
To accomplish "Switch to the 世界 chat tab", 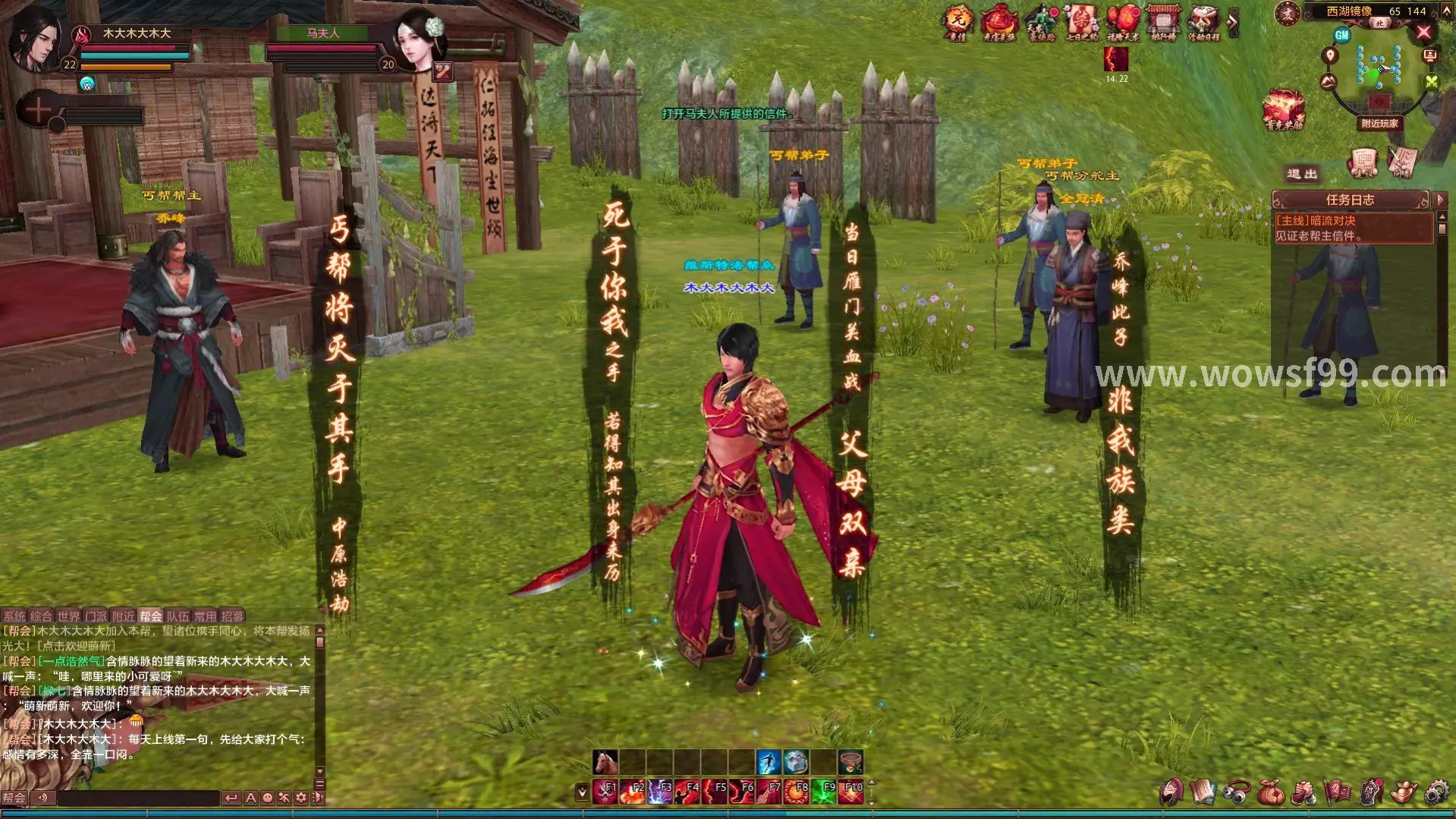I will tap(68, 616).
